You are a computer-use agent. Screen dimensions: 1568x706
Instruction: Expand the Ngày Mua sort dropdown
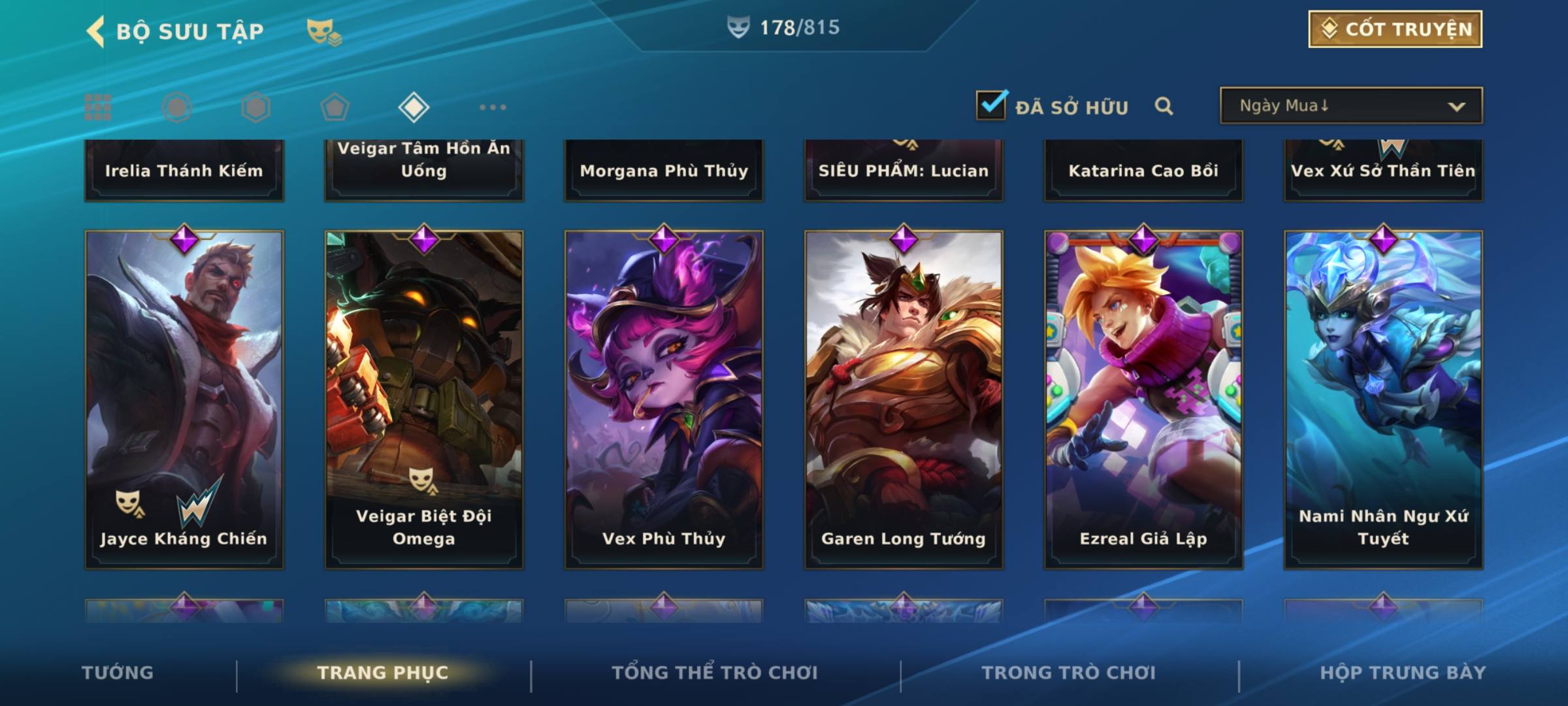[1350, 106]
